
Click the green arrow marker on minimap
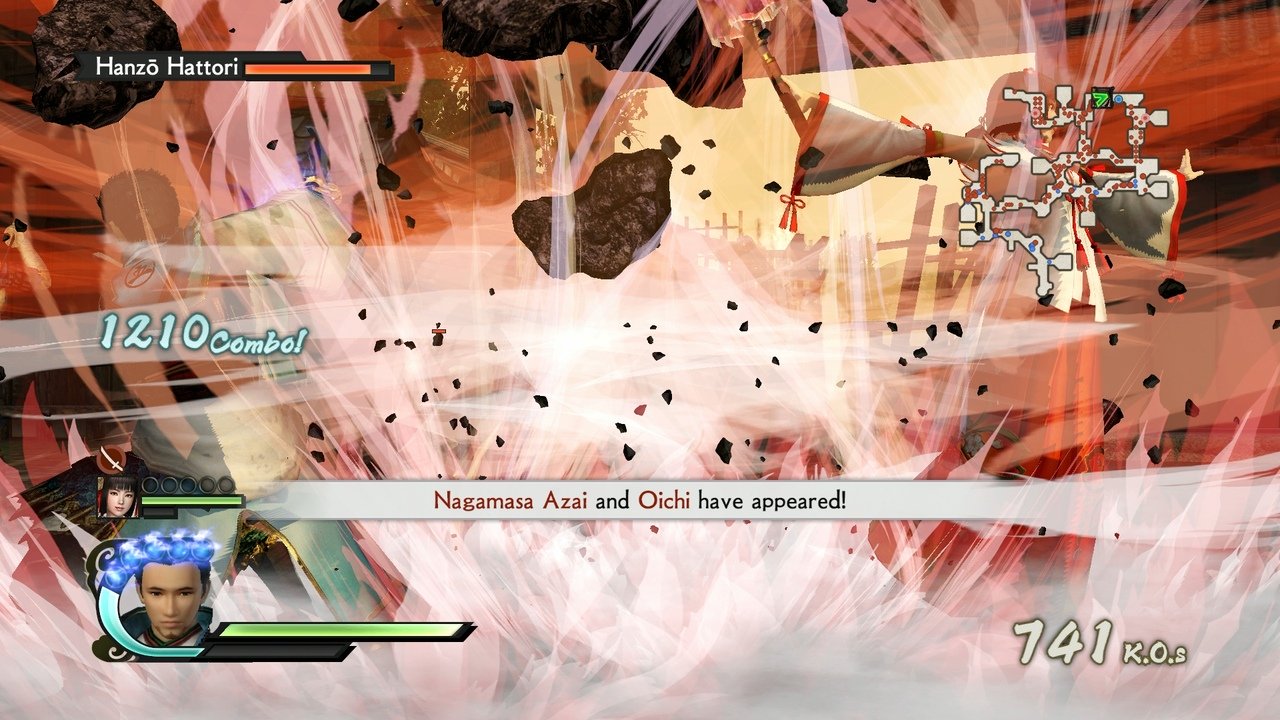1102,98
